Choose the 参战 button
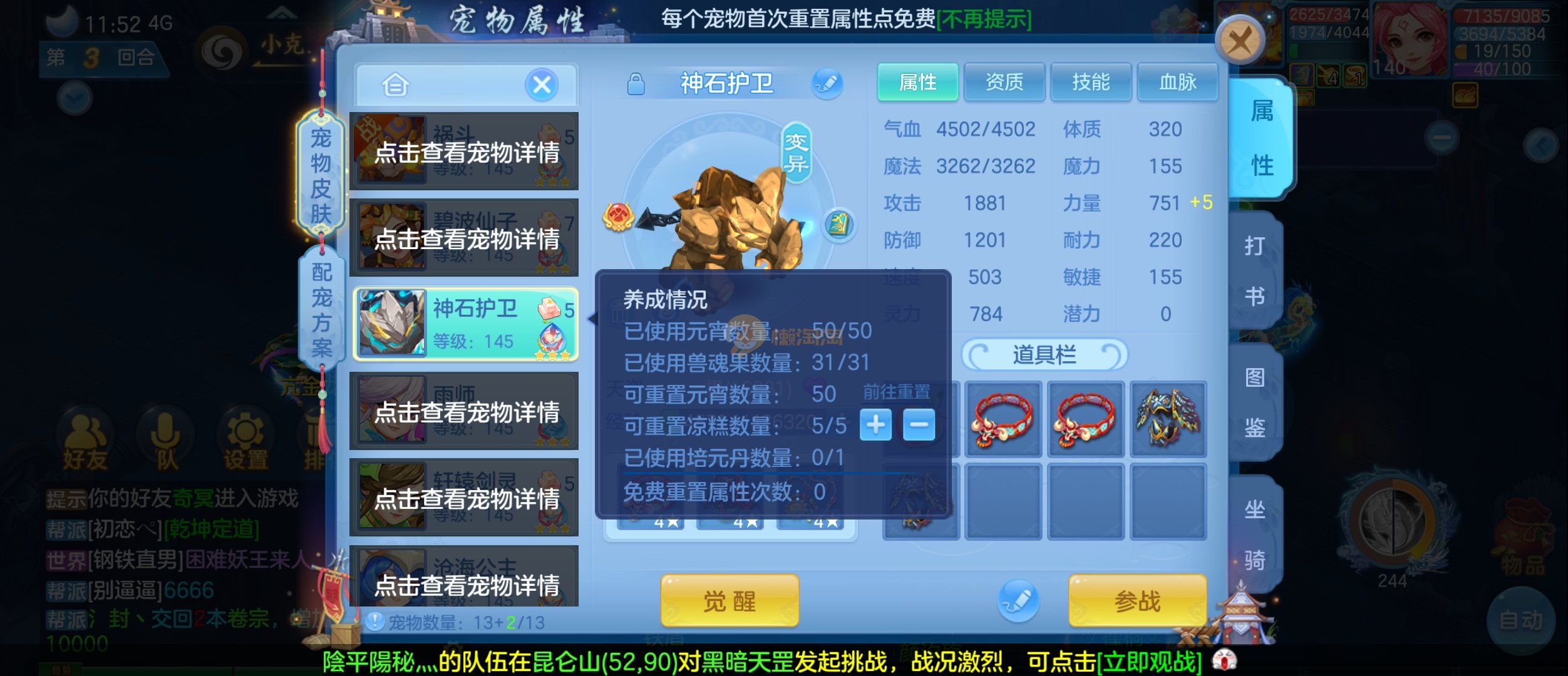The height and width of the screenshot is (676, 1568). (1137, 601)
